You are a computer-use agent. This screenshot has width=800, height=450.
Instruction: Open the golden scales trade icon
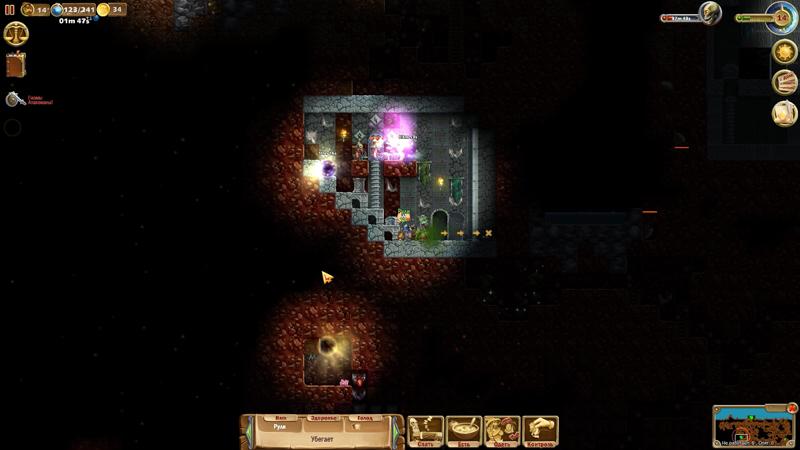pos(16,34)
